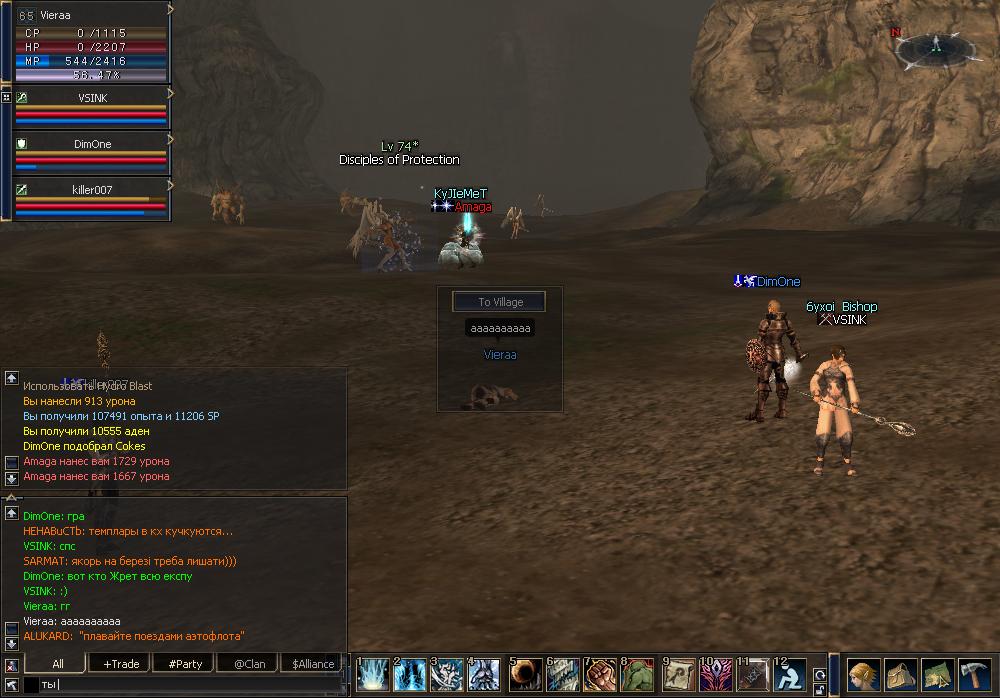Show the $Alliance chat tab

[x=313, y=663]
